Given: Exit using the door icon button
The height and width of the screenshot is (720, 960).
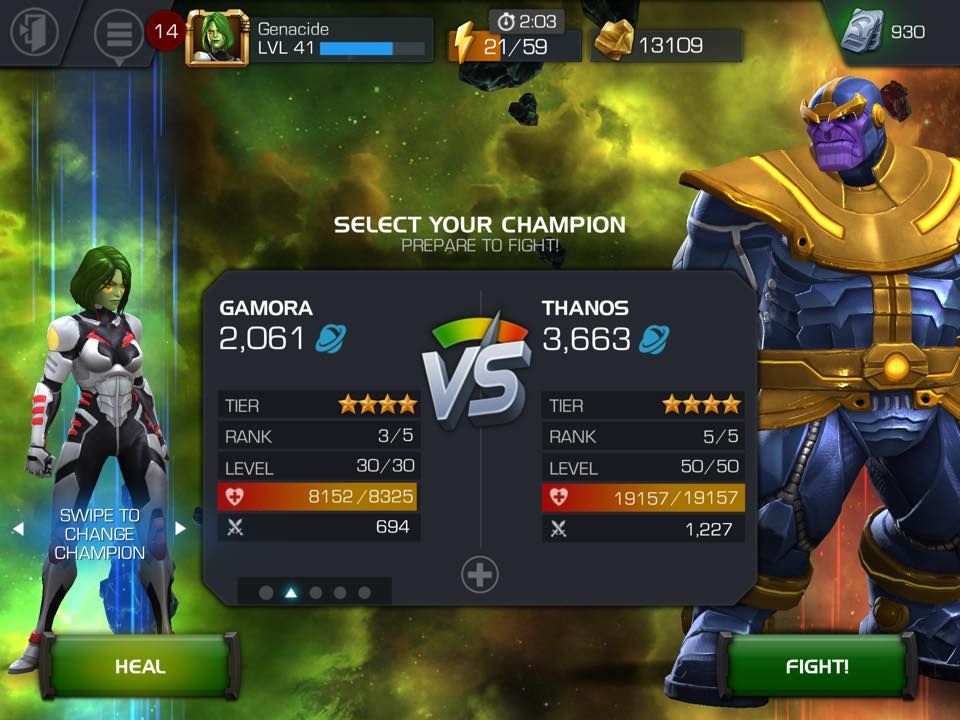Looking at the screenshot, I should (x=34, y=33).
